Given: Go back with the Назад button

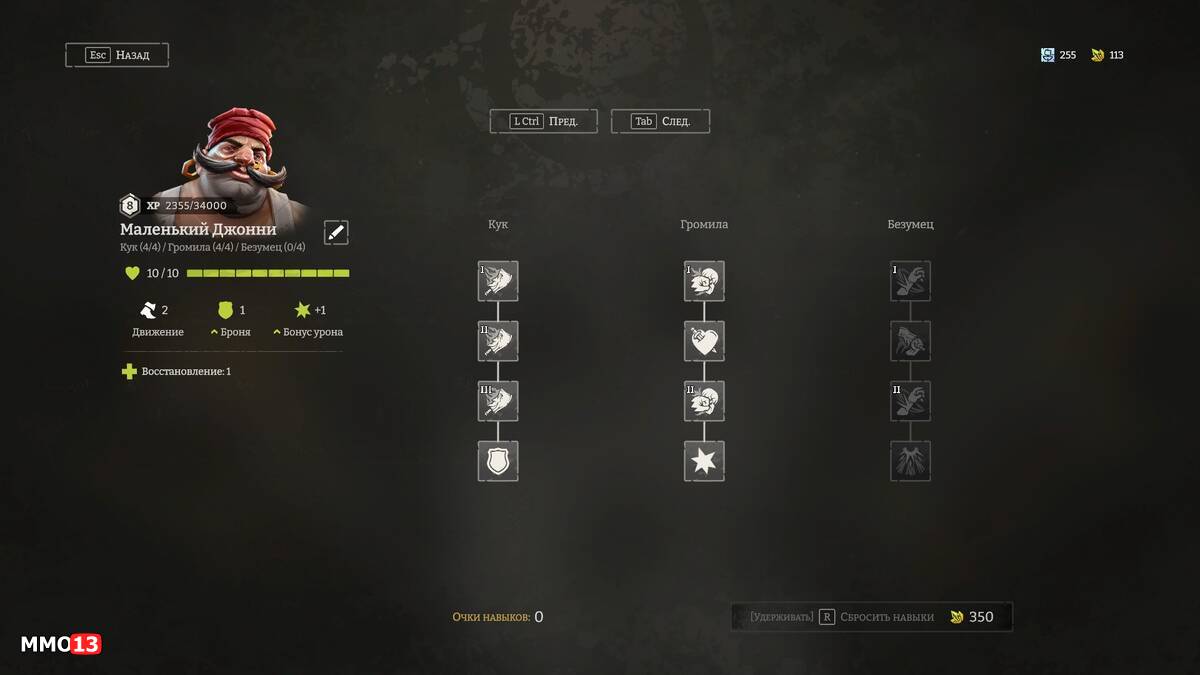Looking at the screenshot, I should click(x=117, y=55).
